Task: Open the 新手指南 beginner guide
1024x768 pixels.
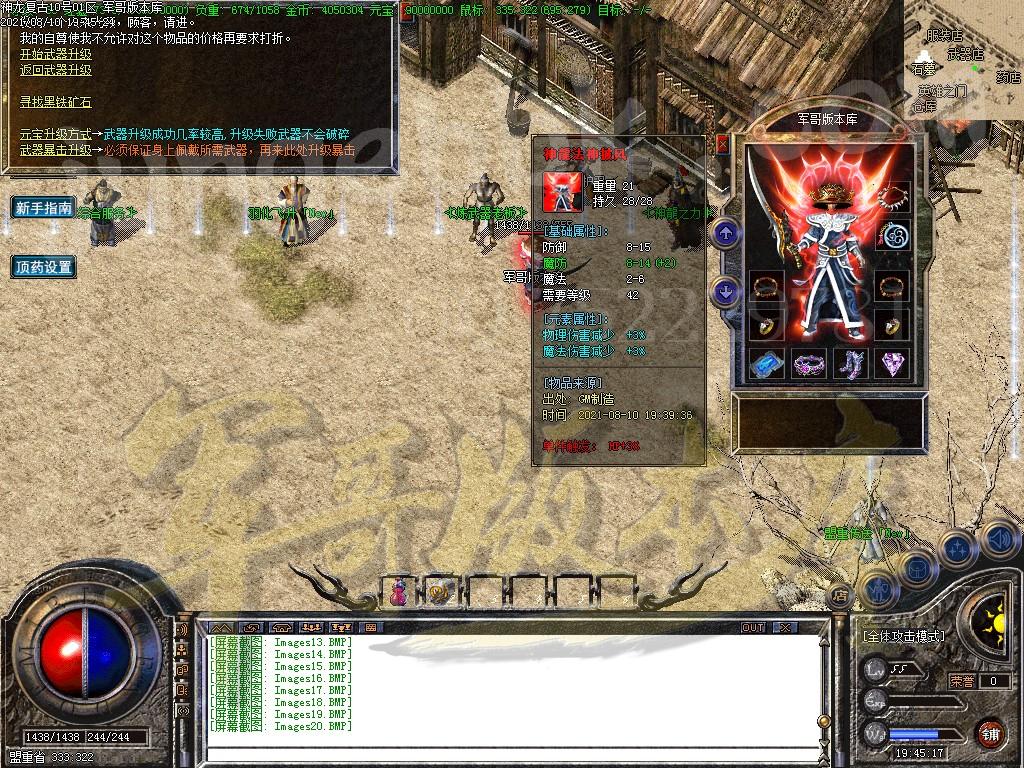Action: (x=44, y=208)
